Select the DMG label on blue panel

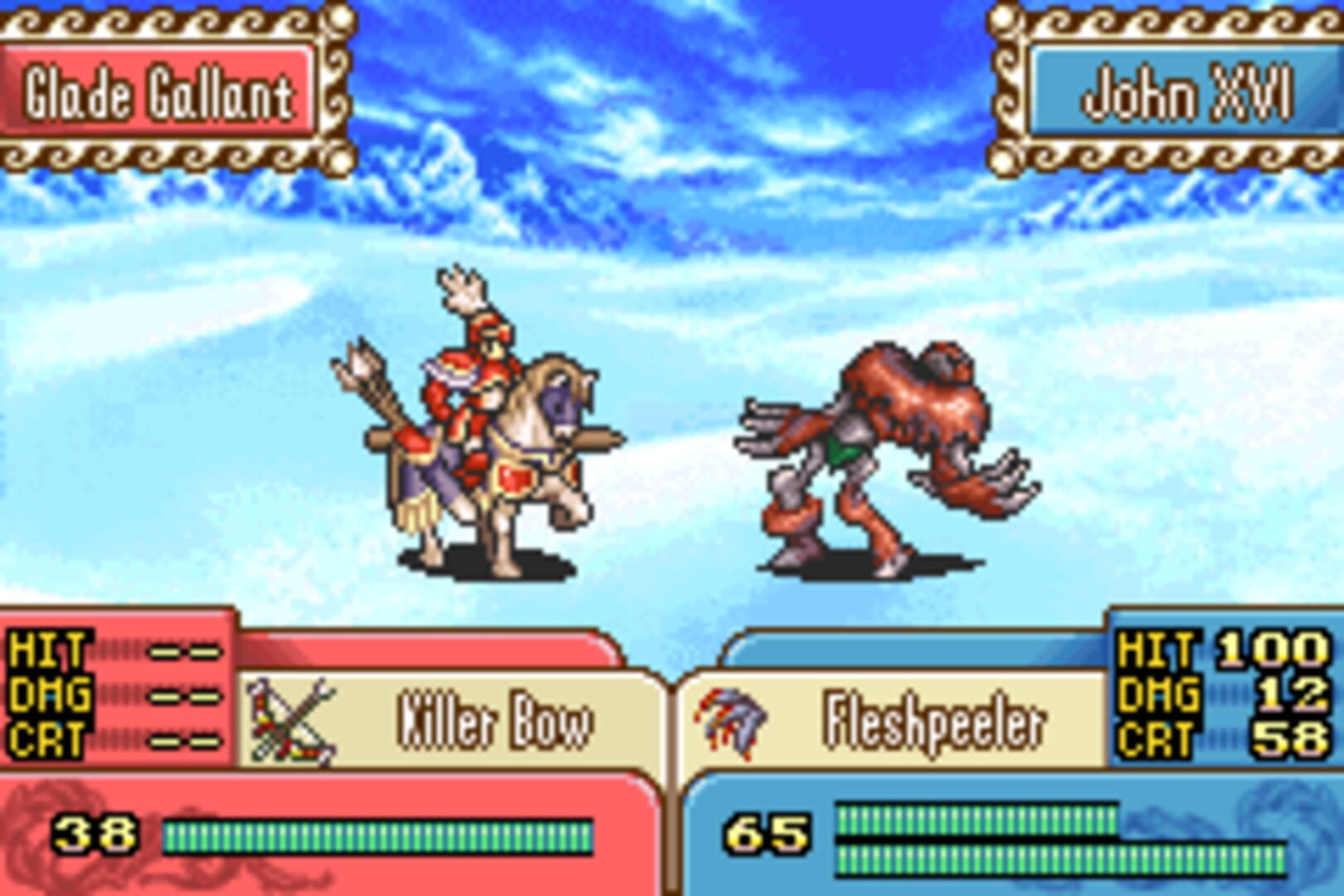(1161, 697)
